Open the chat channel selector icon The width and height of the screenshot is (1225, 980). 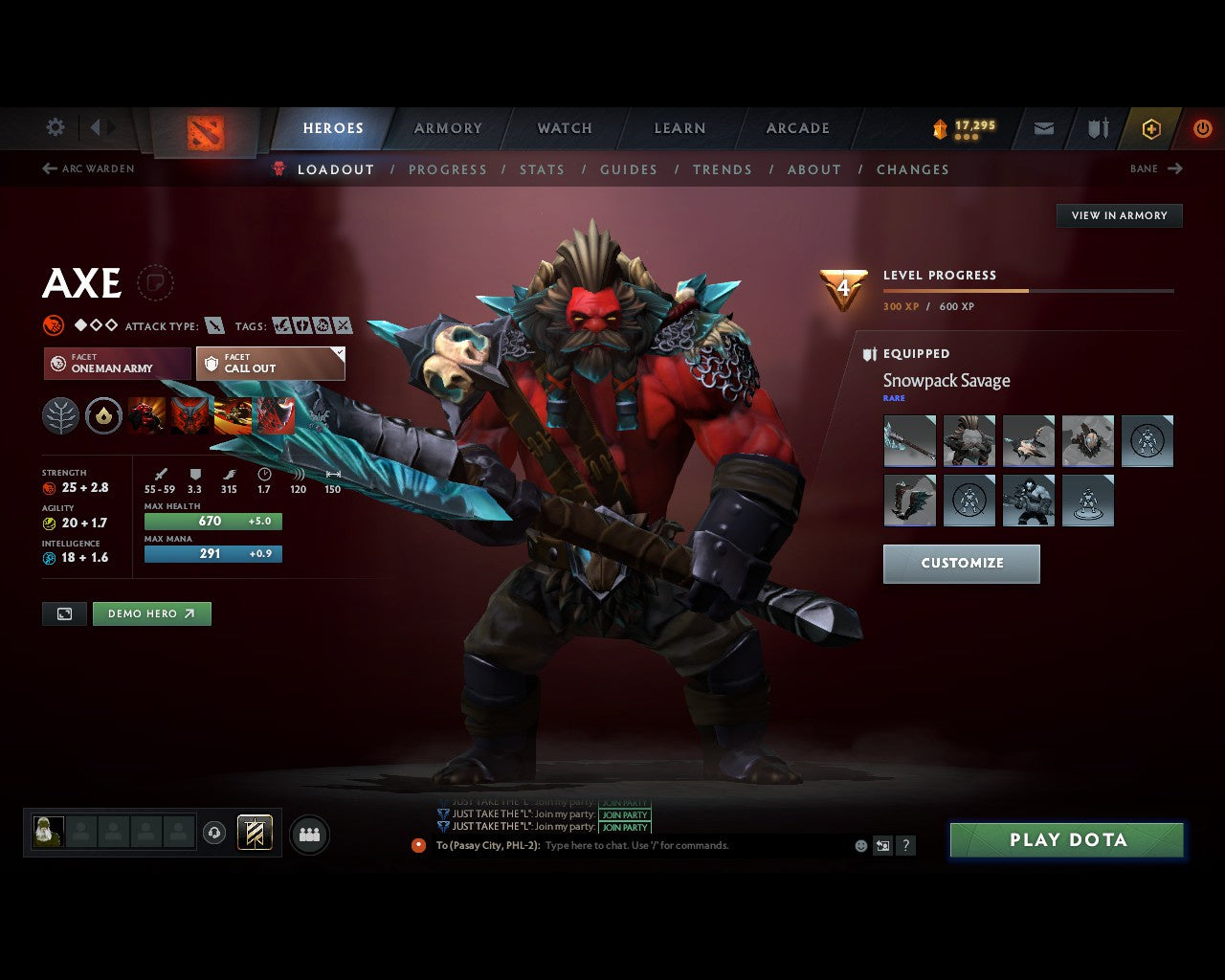(881, 845)
